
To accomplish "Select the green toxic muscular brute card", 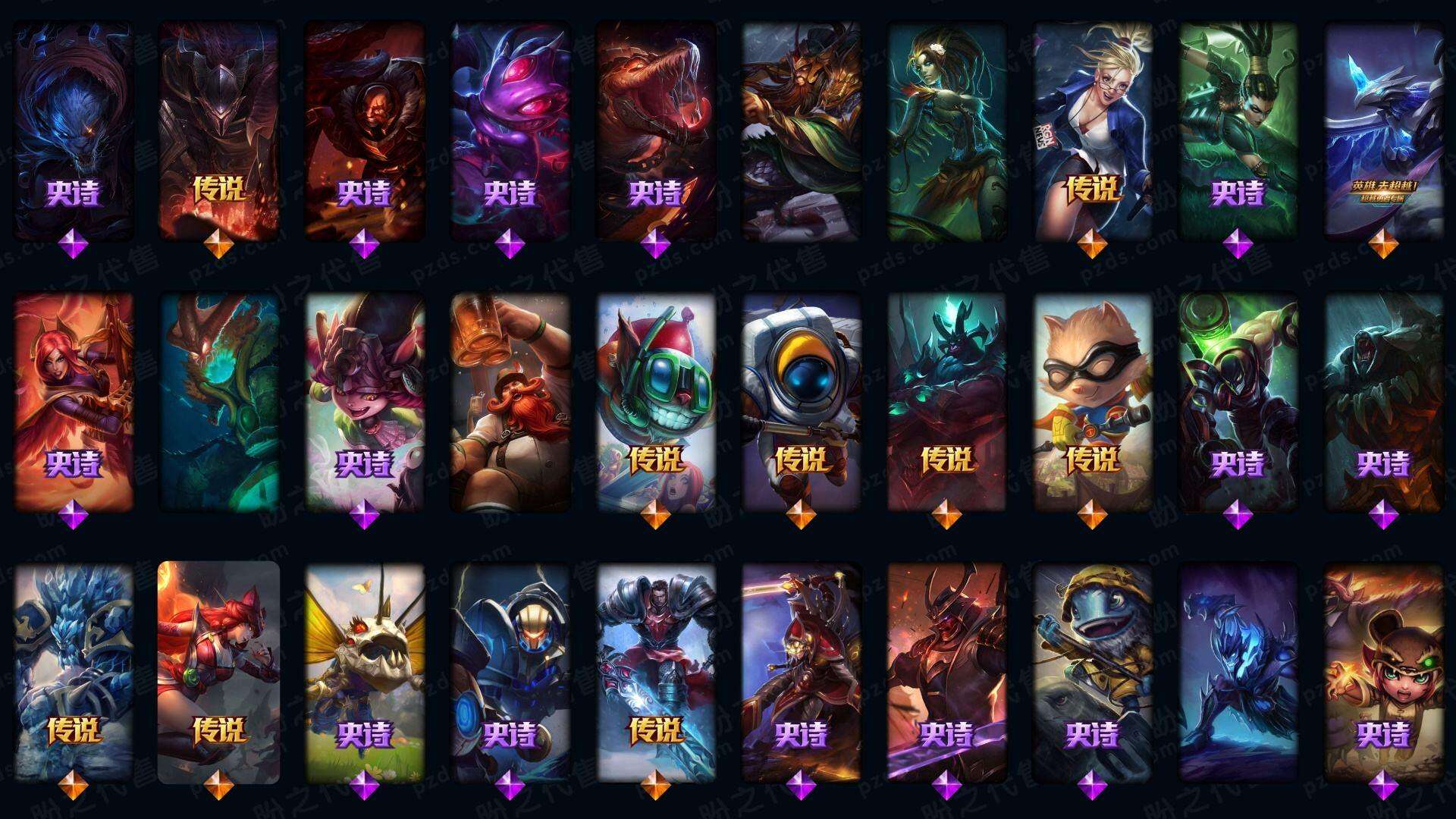I will [1238, 402].
